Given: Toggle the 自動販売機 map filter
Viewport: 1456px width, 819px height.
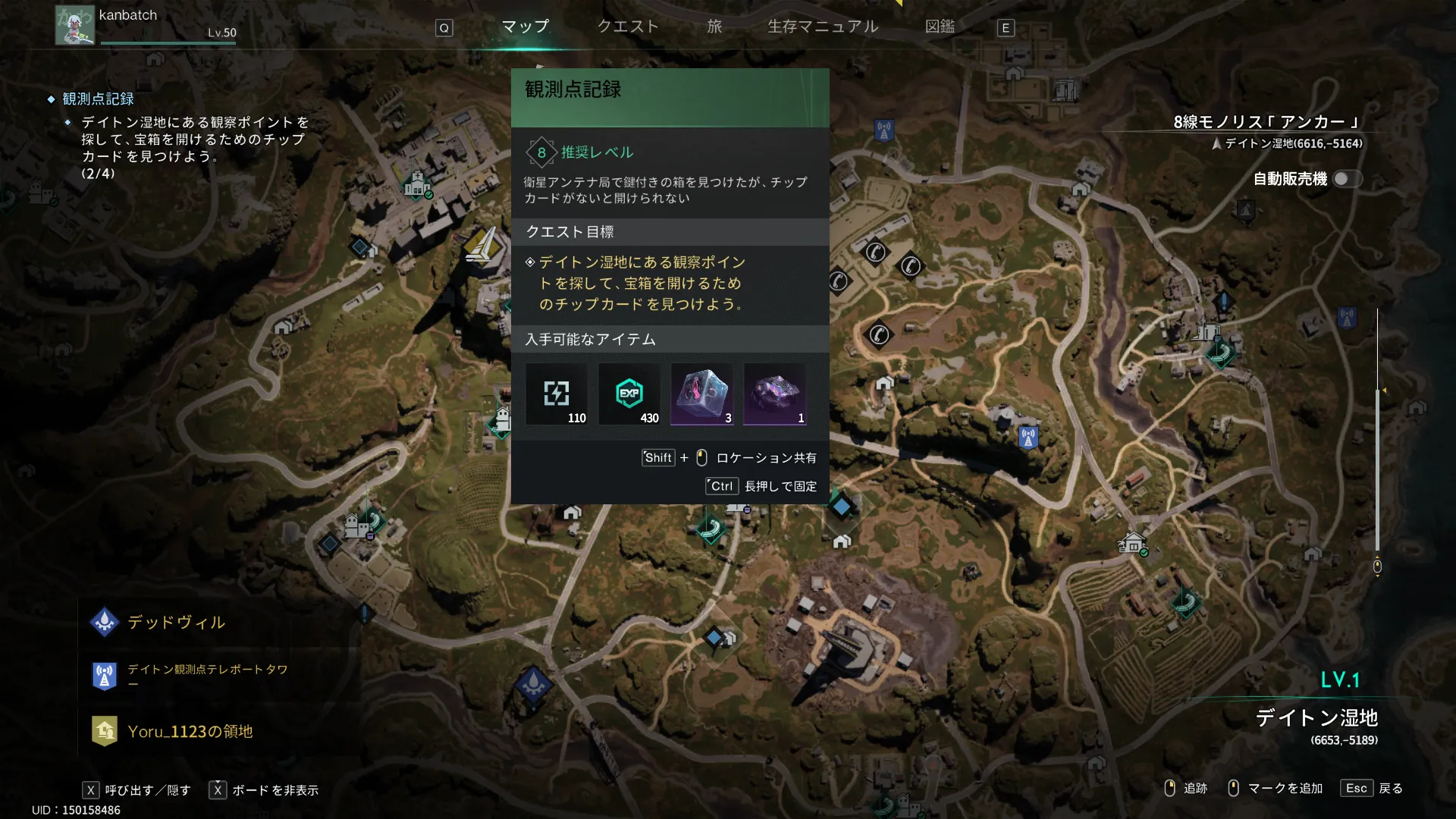Looking at the screenshot, I should (1347, 179).
